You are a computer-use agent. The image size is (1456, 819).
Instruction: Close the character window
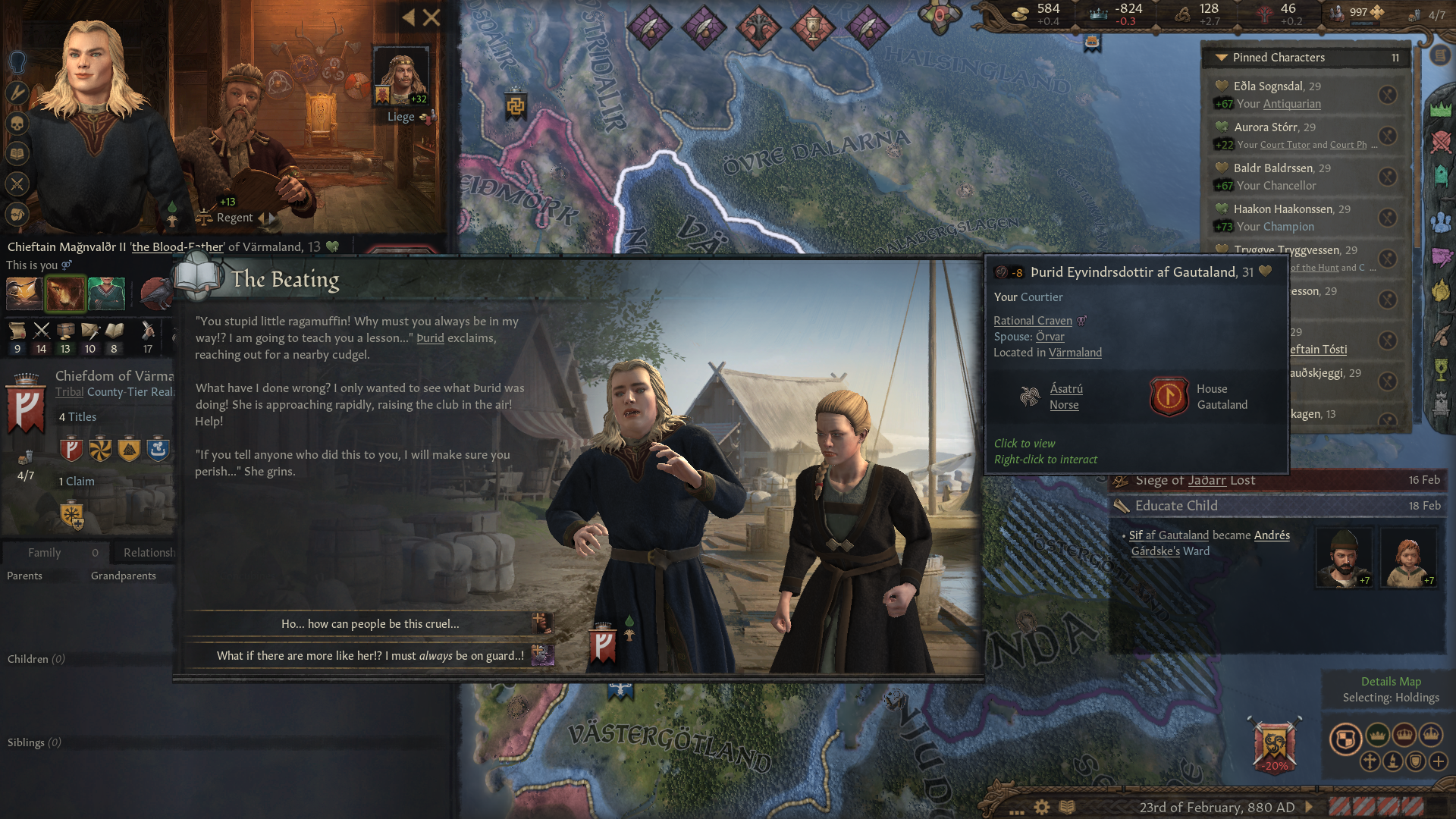tap(431, 17)
